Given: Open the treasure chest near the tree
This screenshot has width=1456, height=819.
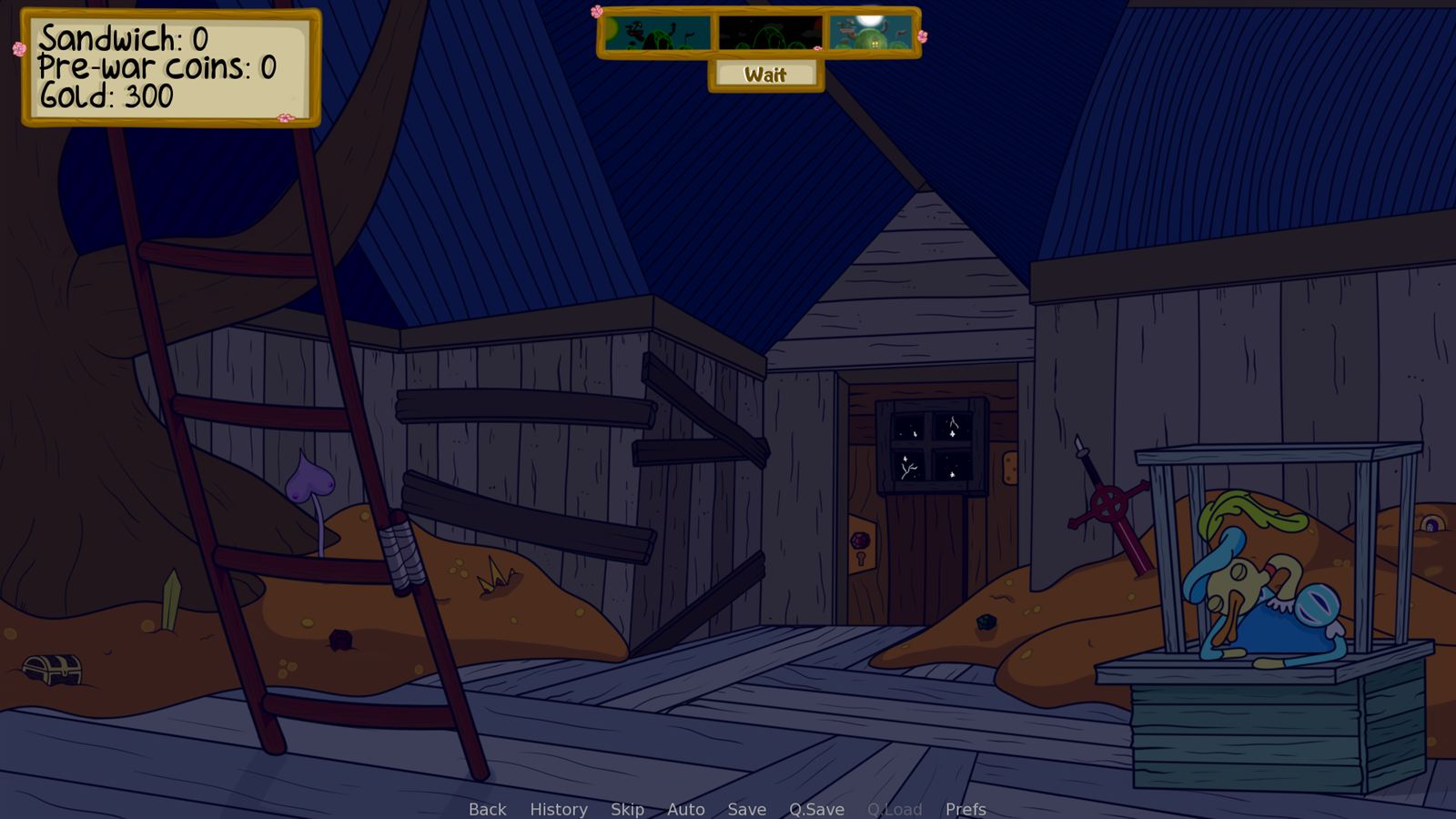Looking at the screenshot, I should [50, 671].
